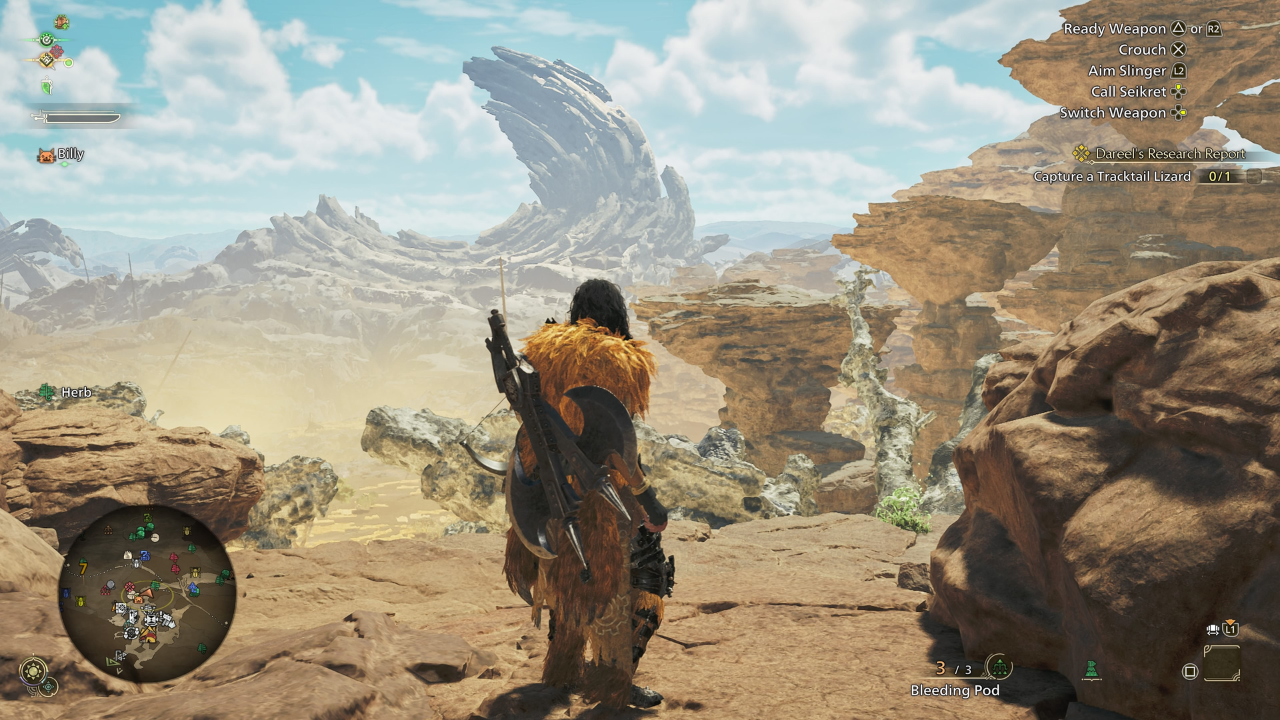This screenshot has width=1280, height=720.
Task: Select the green whetstone status icon
Action: click(45, 88)
